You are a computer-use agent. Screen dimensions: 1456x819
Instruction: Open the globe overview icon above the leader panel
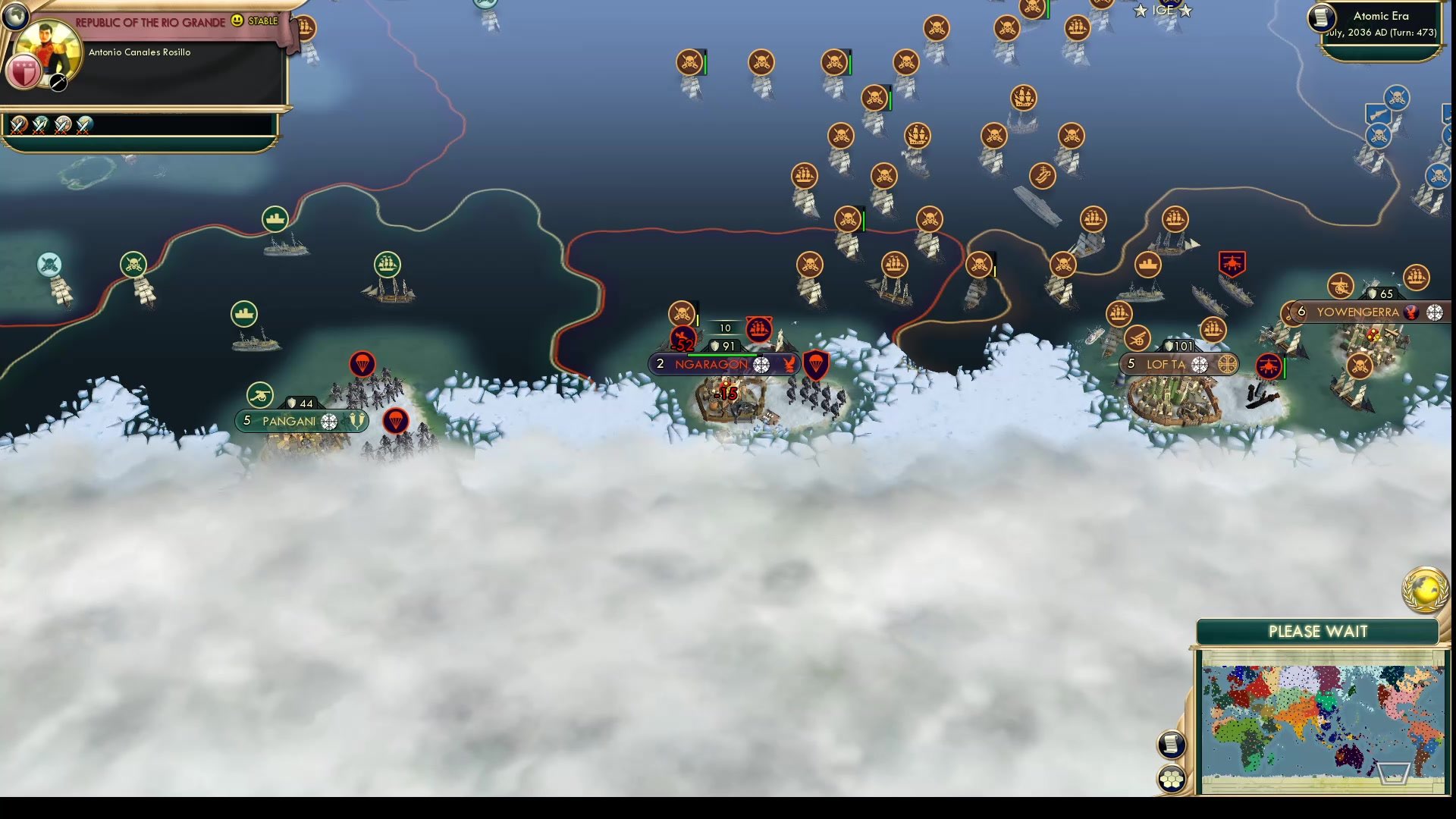[15, 15]
